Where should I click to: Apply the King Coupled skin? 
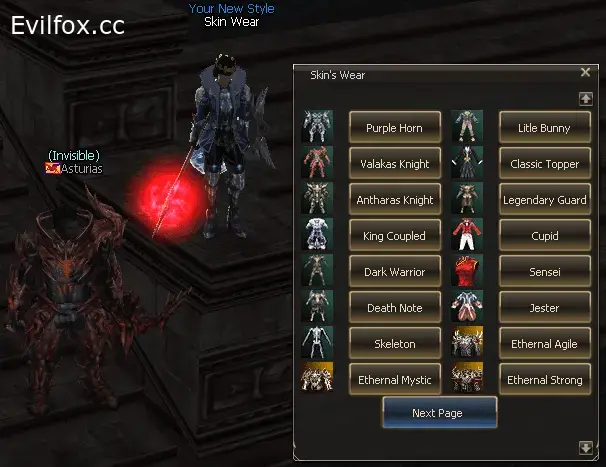(x=394, y=236)
